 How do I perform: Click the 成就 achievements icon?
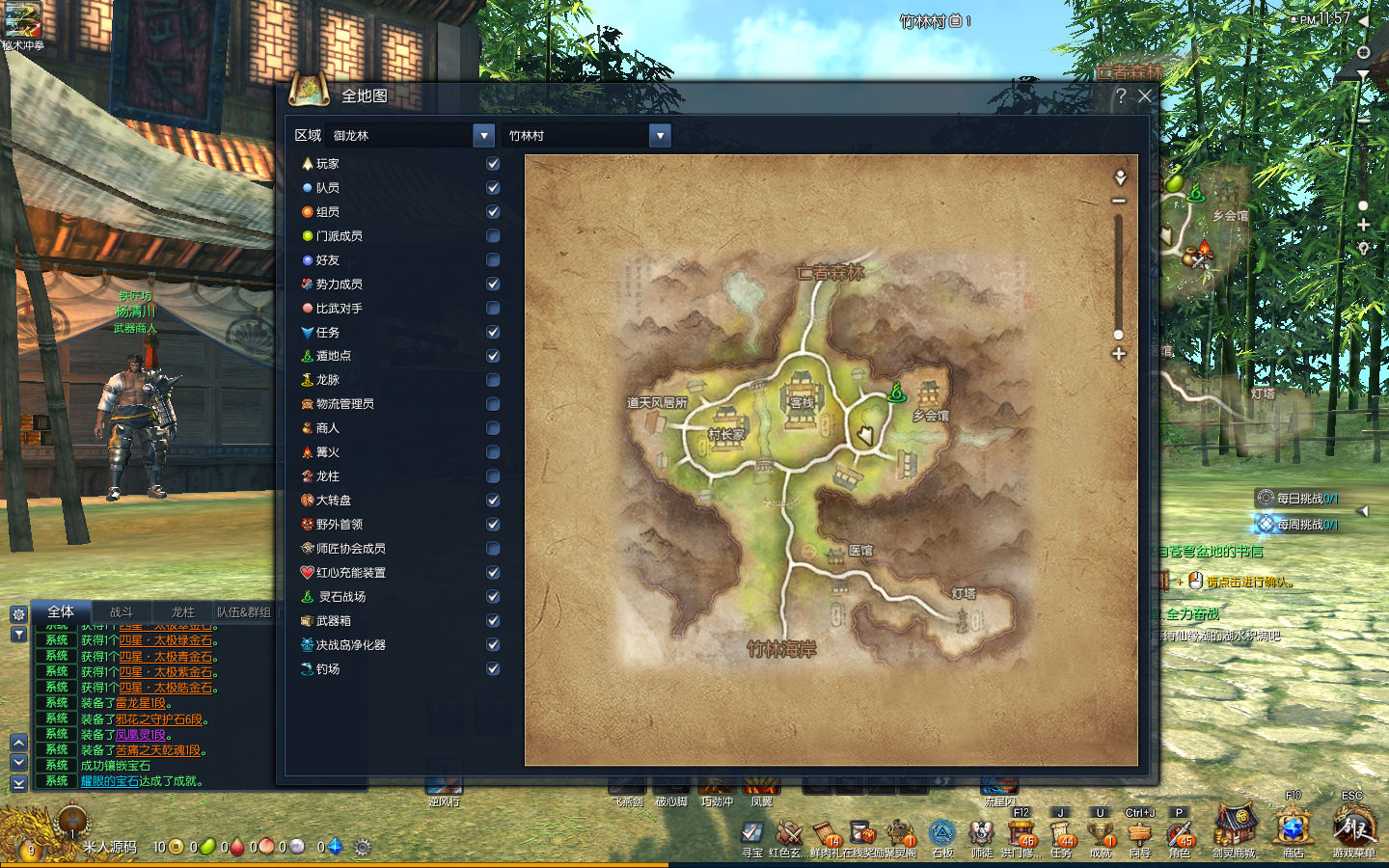1101,832
